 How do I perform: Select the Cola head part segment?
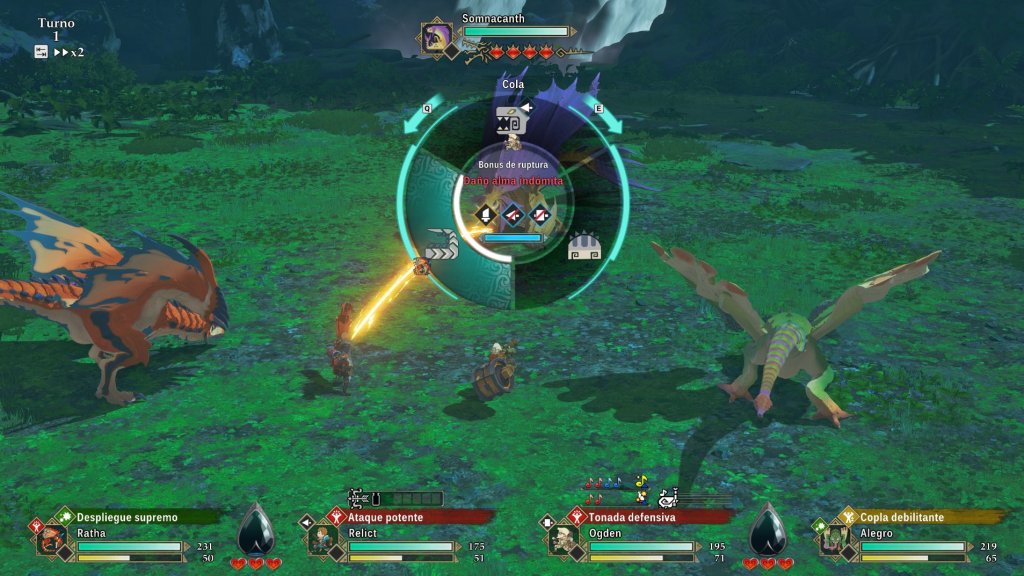tap(511, 124)
